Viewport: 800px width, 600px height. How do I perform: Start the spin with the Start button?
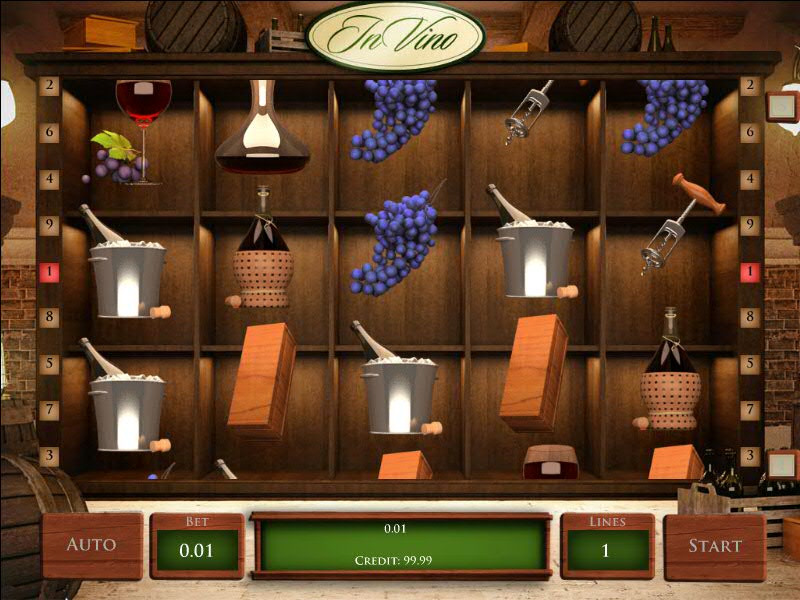coord(714,546)
